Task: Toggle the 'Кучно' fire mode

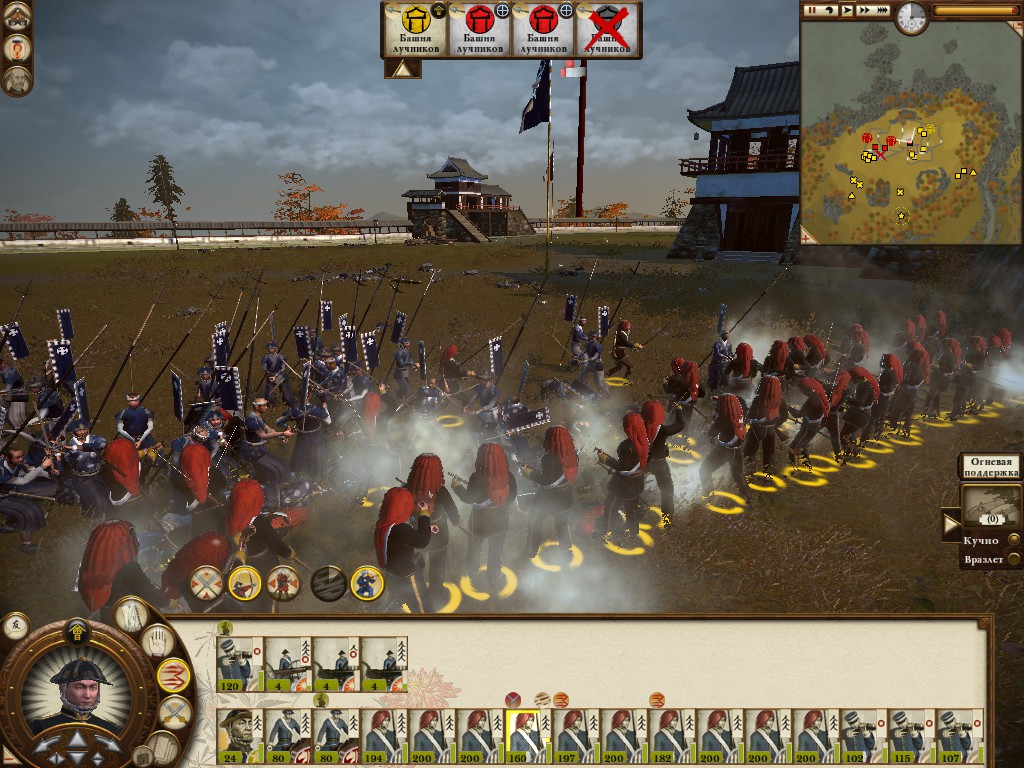Action: click(1013, 541)
